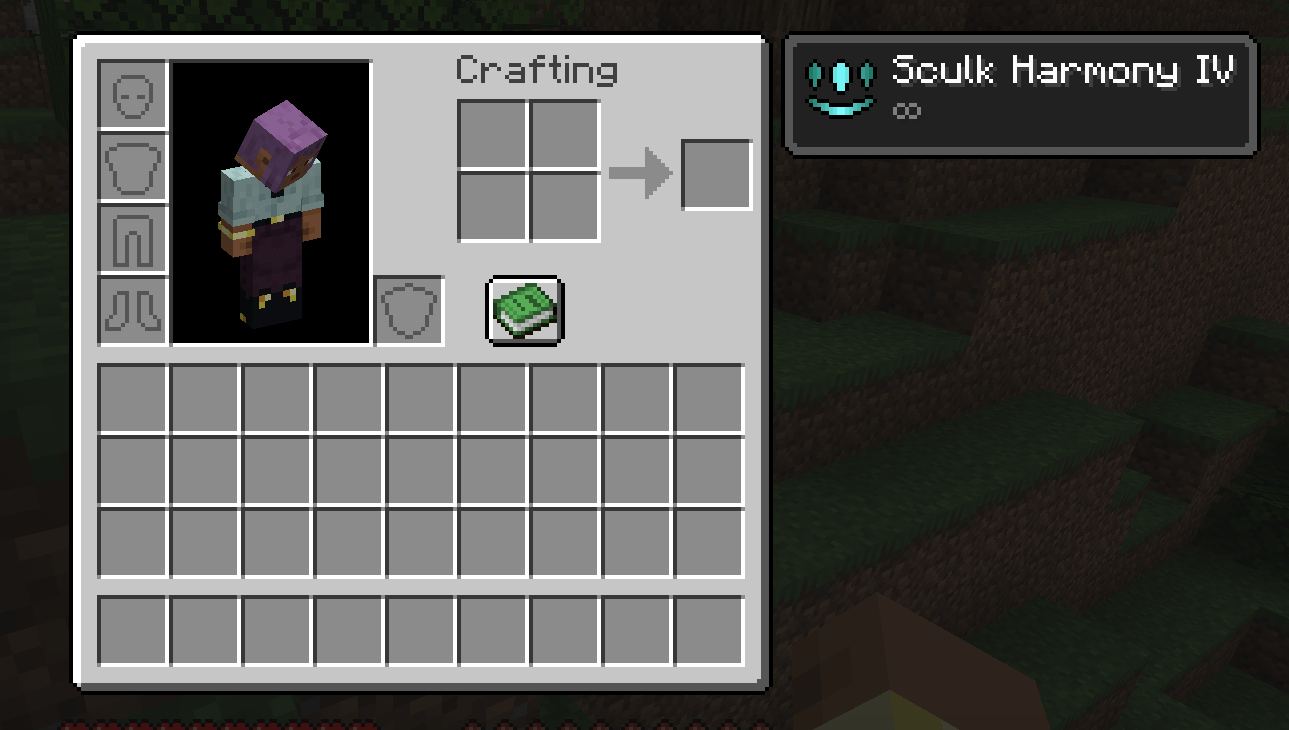
Task: Open the recipe book
Action: 525,308
